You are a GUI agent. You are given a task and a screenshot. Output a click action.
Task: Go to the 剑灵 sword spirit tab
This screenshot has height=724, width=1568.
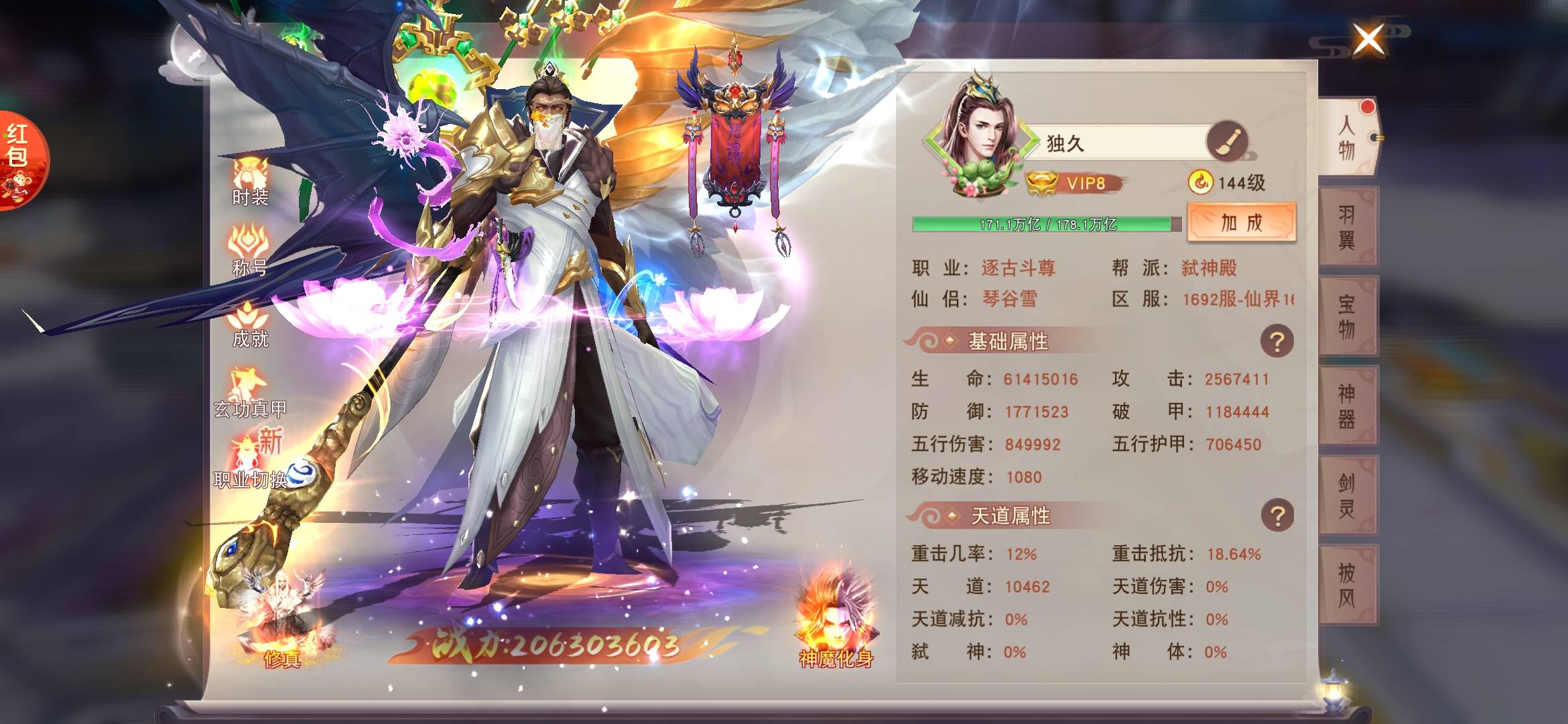click(1347, 495)
